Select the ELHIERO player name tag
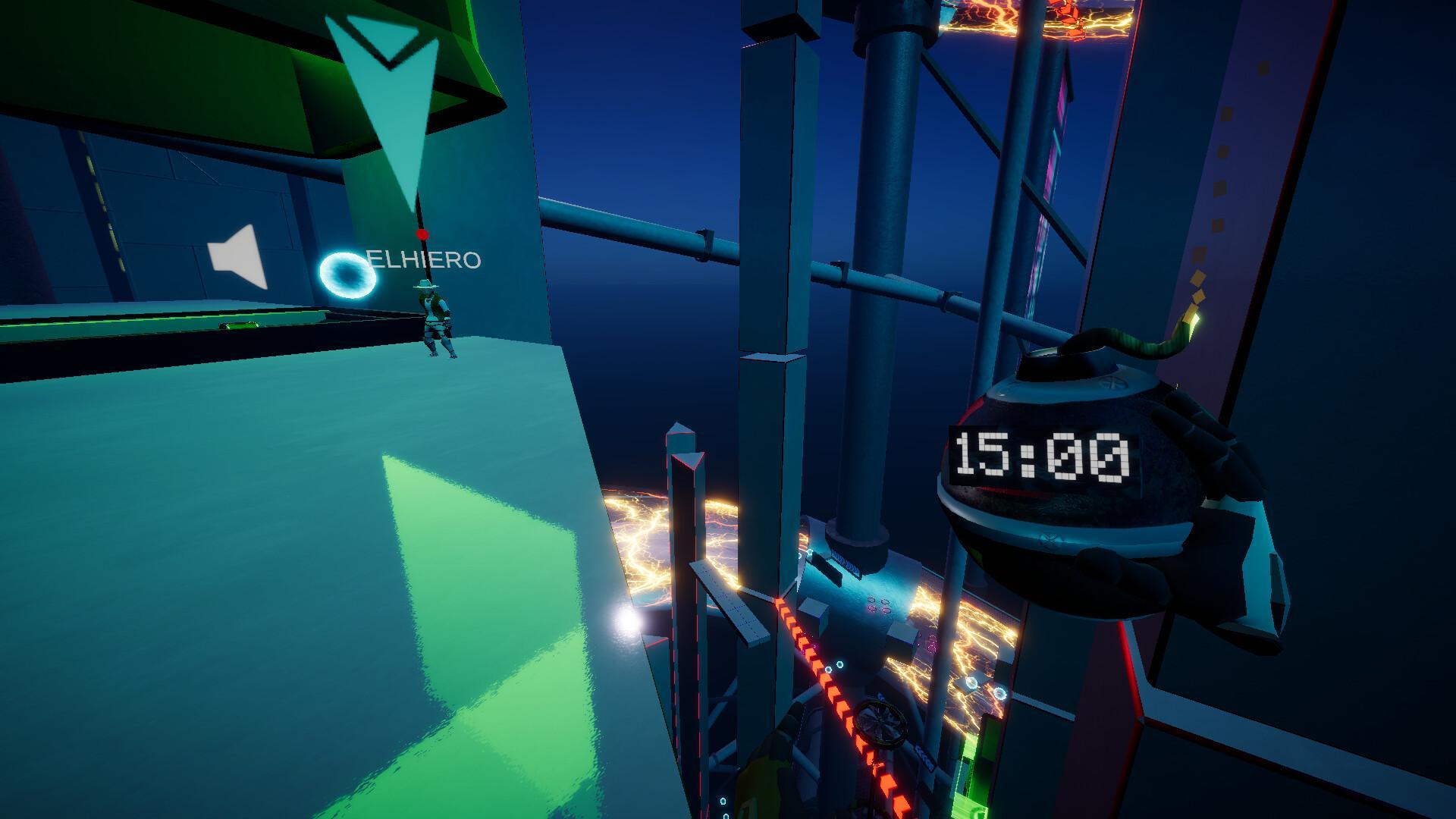This screenshot has height=819, width=1456. coord(425,260)
